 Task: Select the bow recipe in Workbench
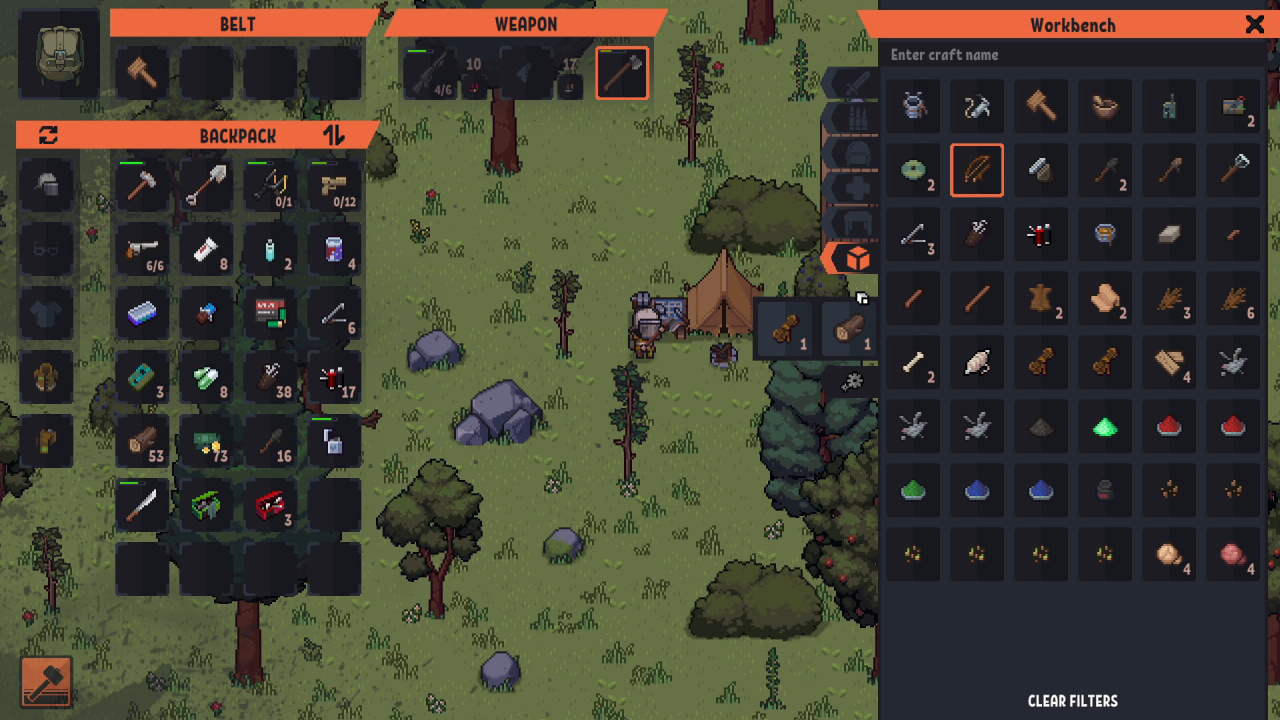pos(977,171)
